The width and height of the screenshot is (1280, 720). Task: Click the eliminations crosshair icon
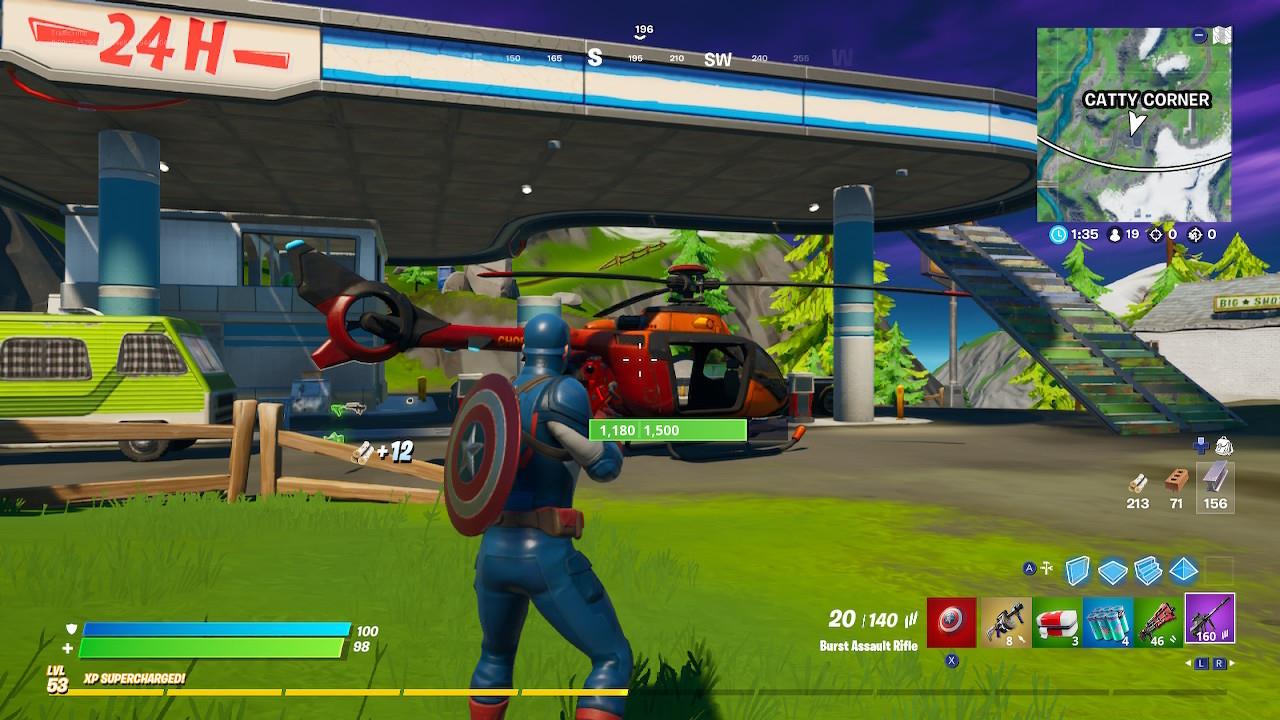[x=1156, y=234]
